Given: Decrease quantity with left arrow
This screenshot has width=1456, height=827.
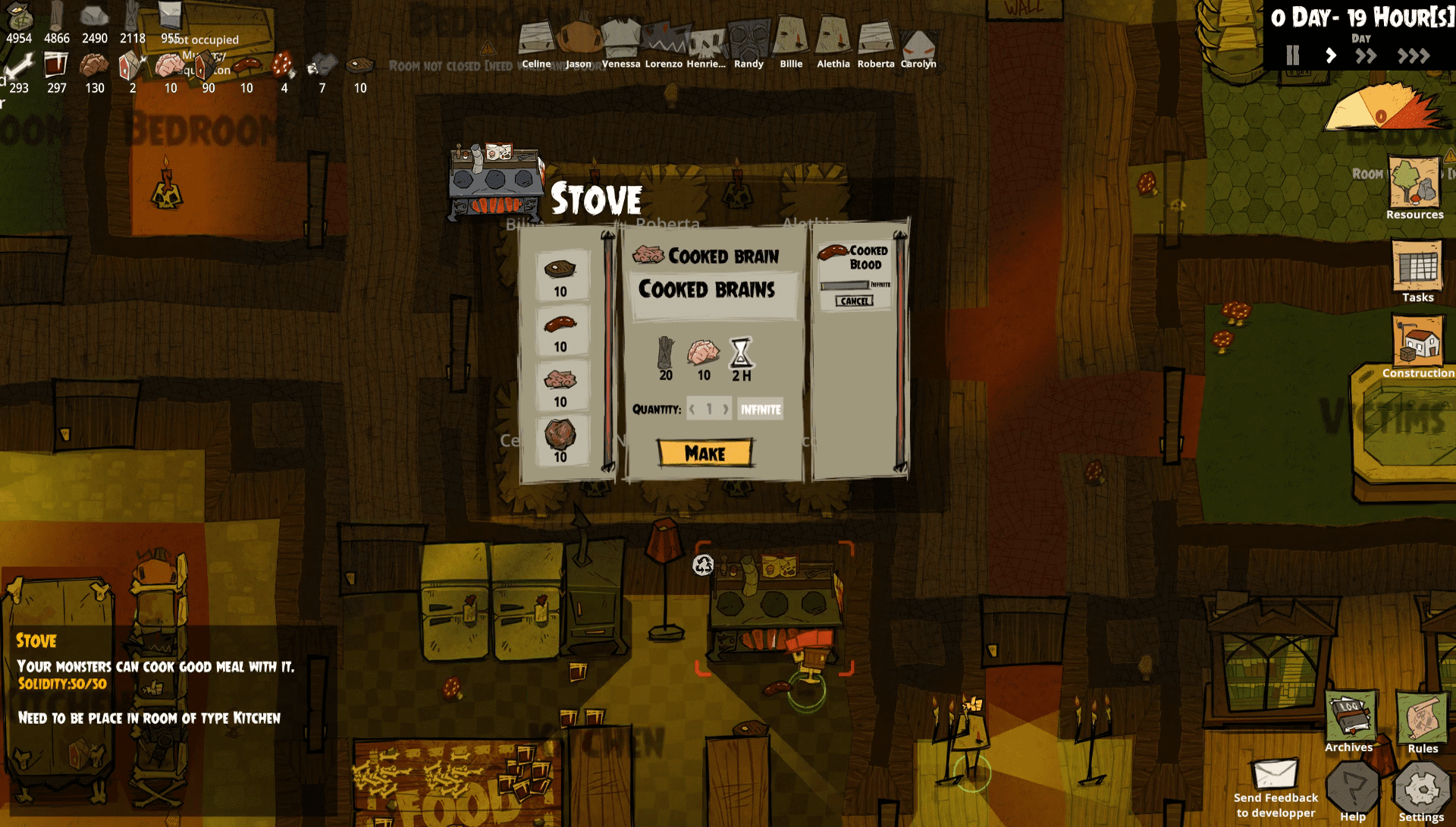Looking at the screenshot, I should coord(692,410).
